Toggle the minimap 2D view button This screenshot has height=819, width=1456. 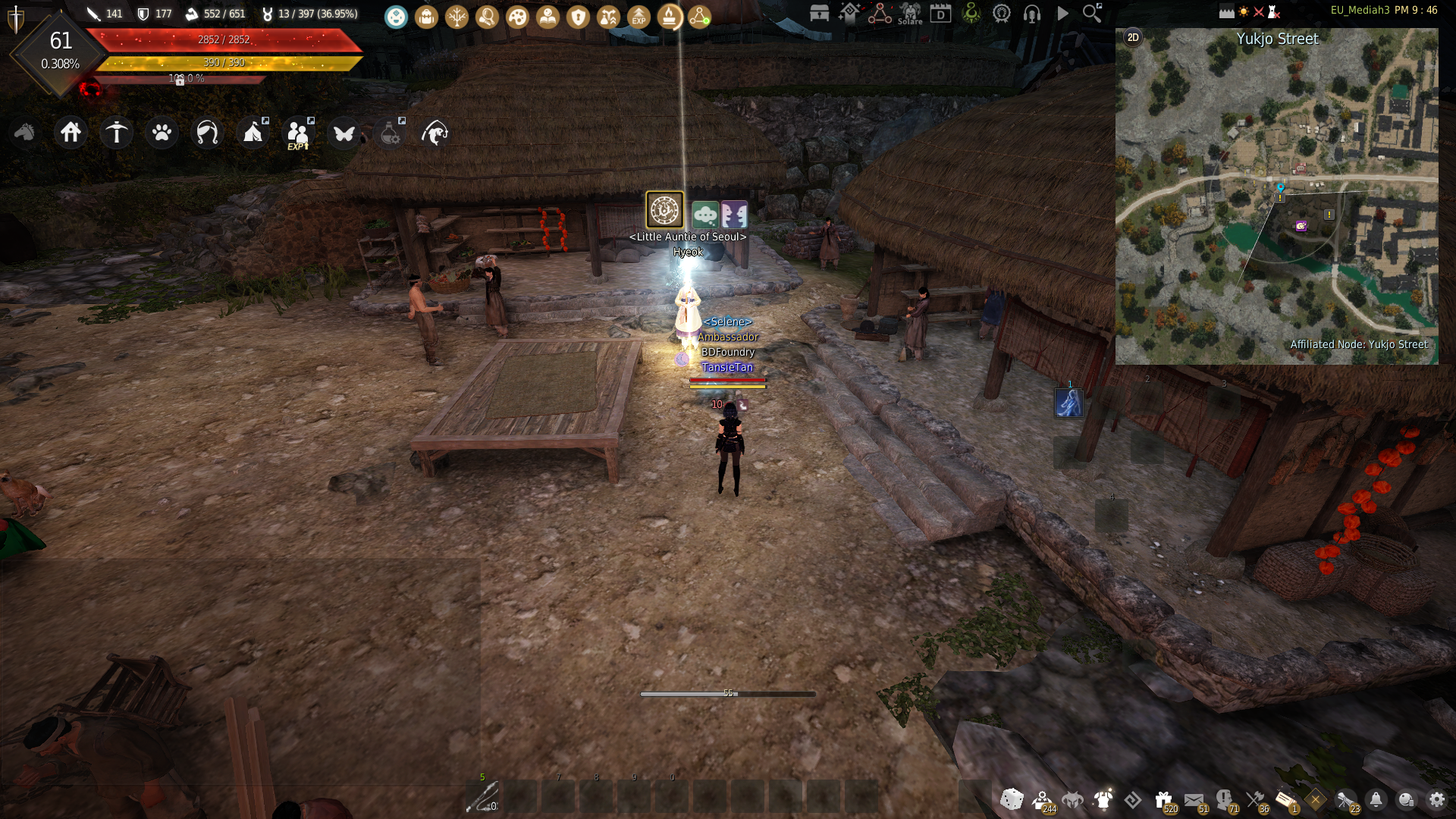click(1133, 38)
